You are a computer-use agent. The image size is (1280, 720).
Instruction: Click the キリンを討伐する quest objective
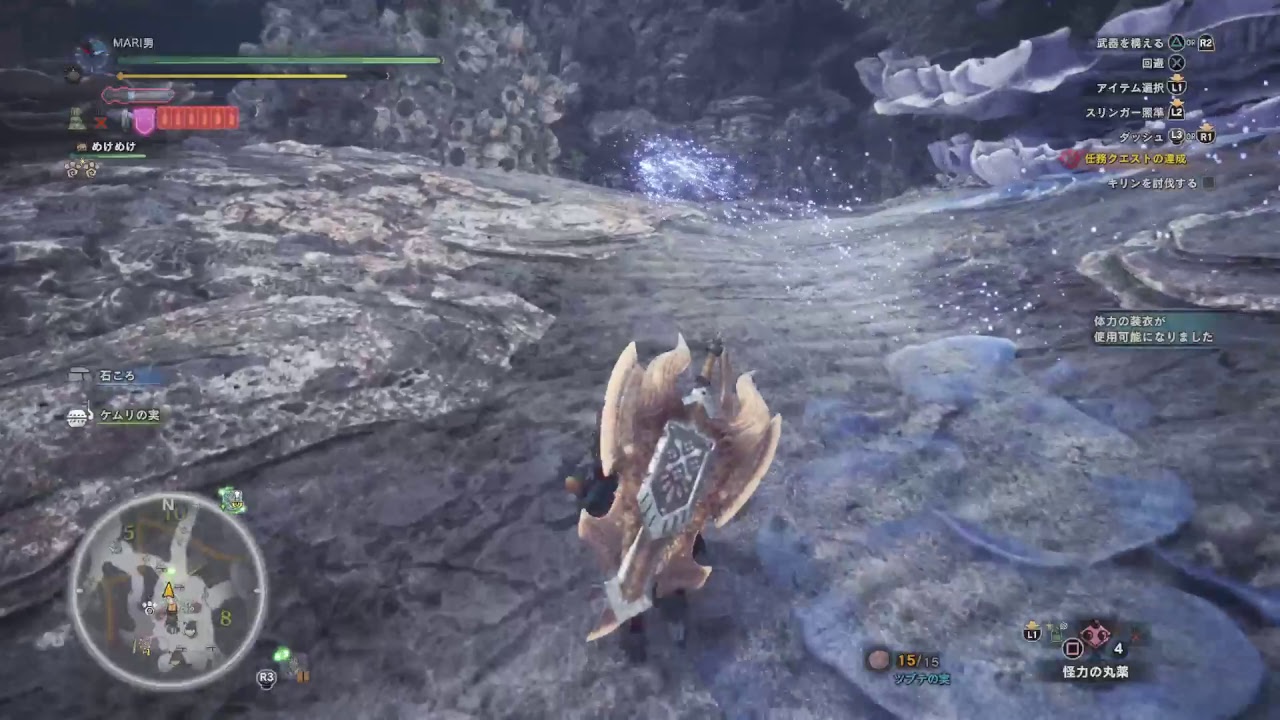1152,183
